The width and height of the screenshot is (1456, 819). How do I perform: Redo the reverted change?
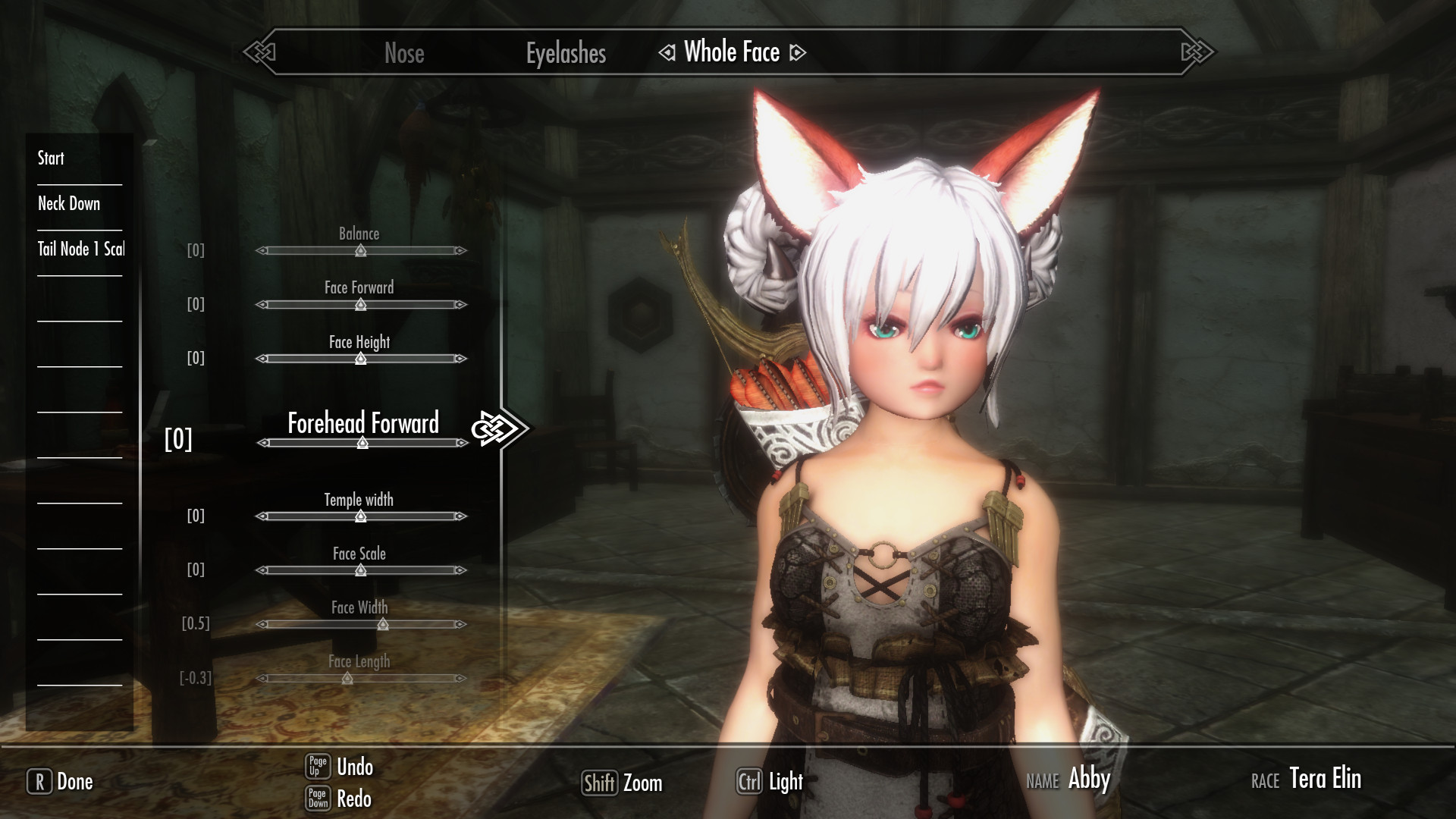click(339, 799)
